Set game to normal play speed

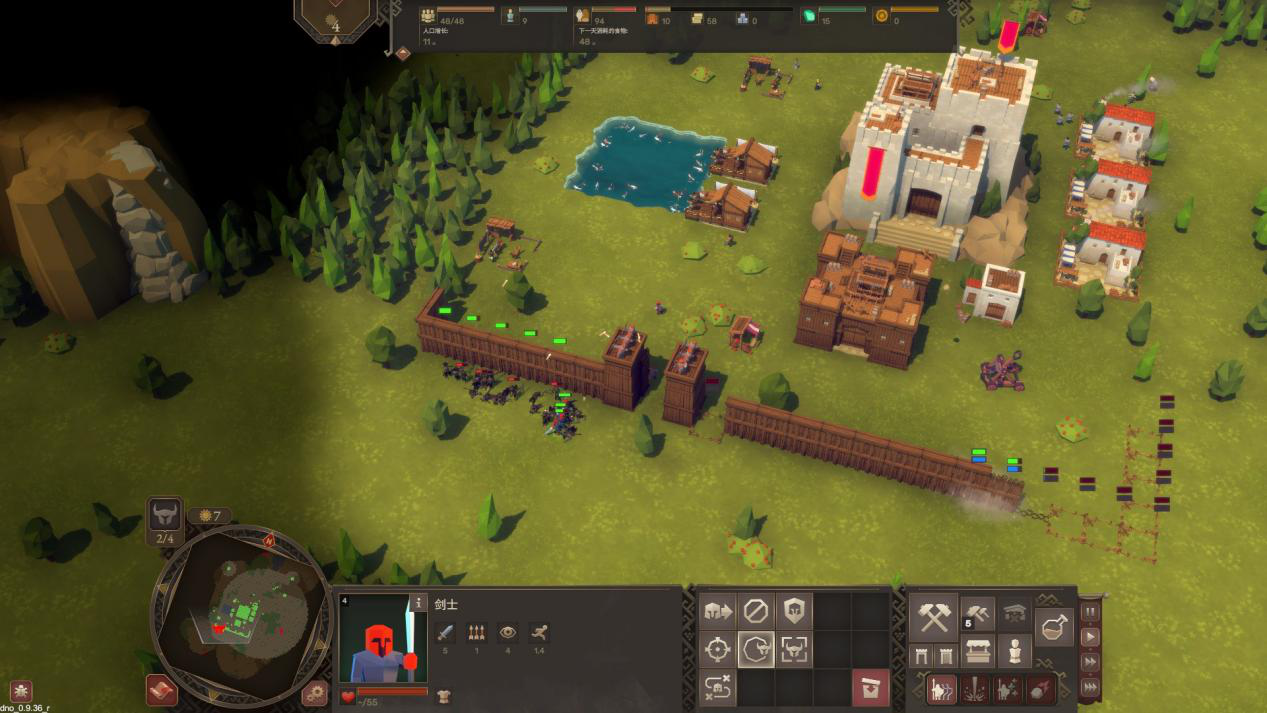click(1090, 637)
